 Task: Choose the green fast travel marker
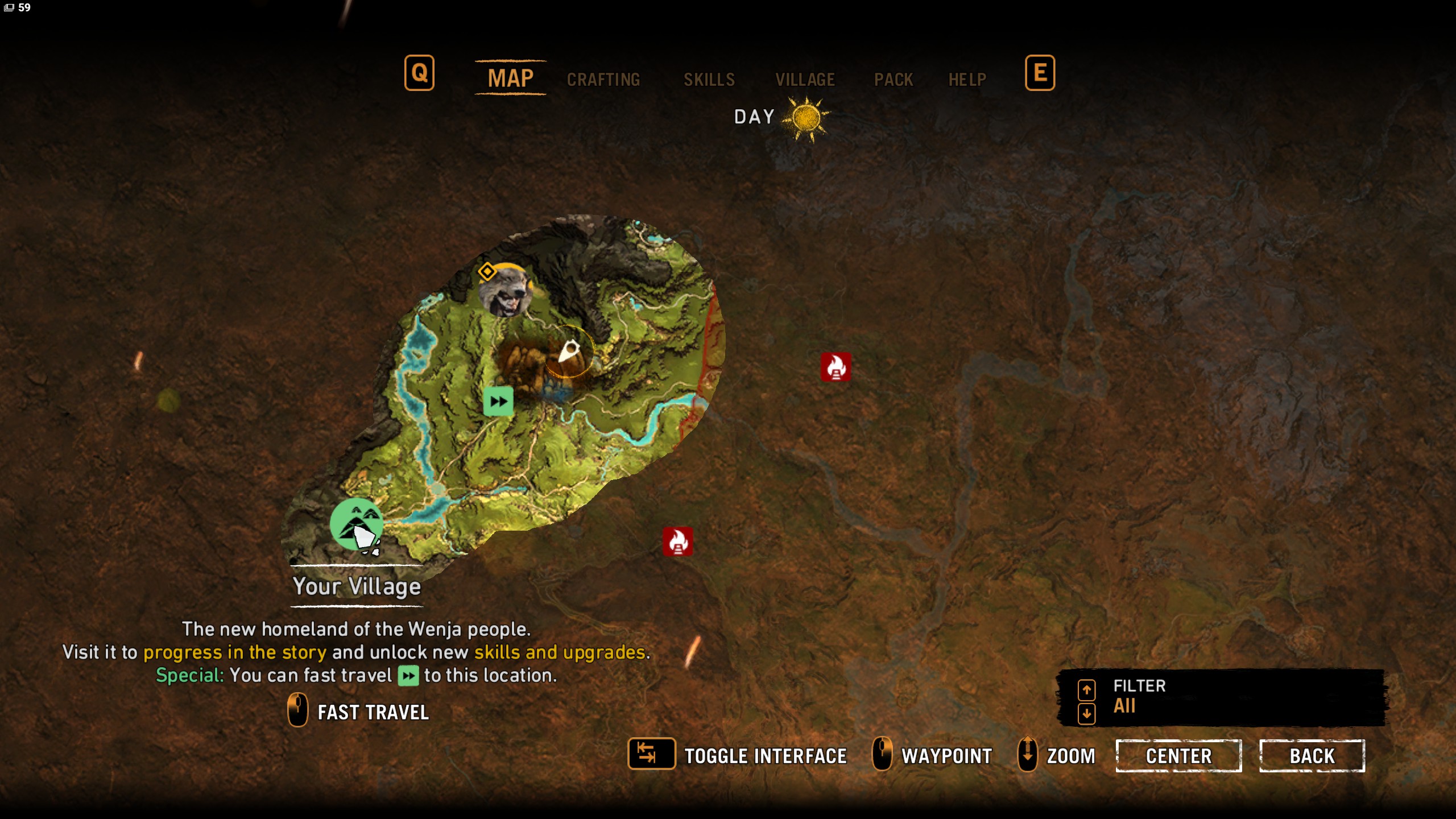tap(498, 402)
